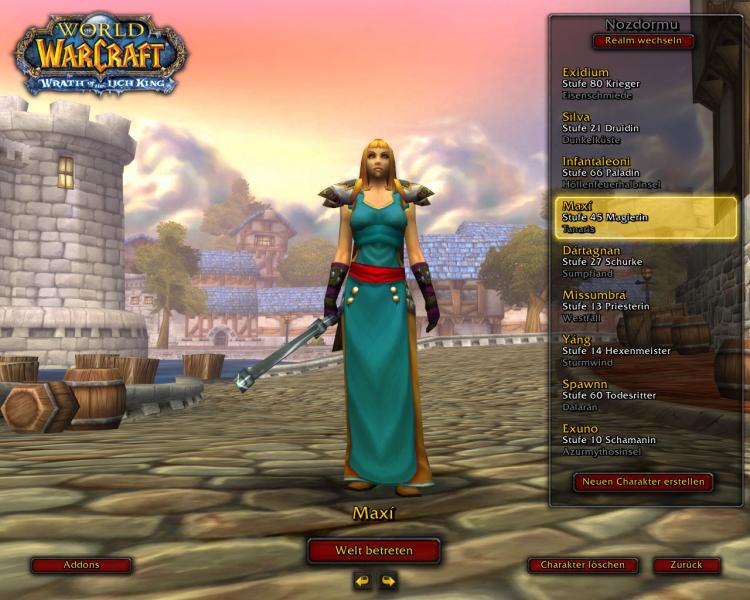Choose the druid Silva
Viewport: 750px width, 600px height.
[645, 128]
